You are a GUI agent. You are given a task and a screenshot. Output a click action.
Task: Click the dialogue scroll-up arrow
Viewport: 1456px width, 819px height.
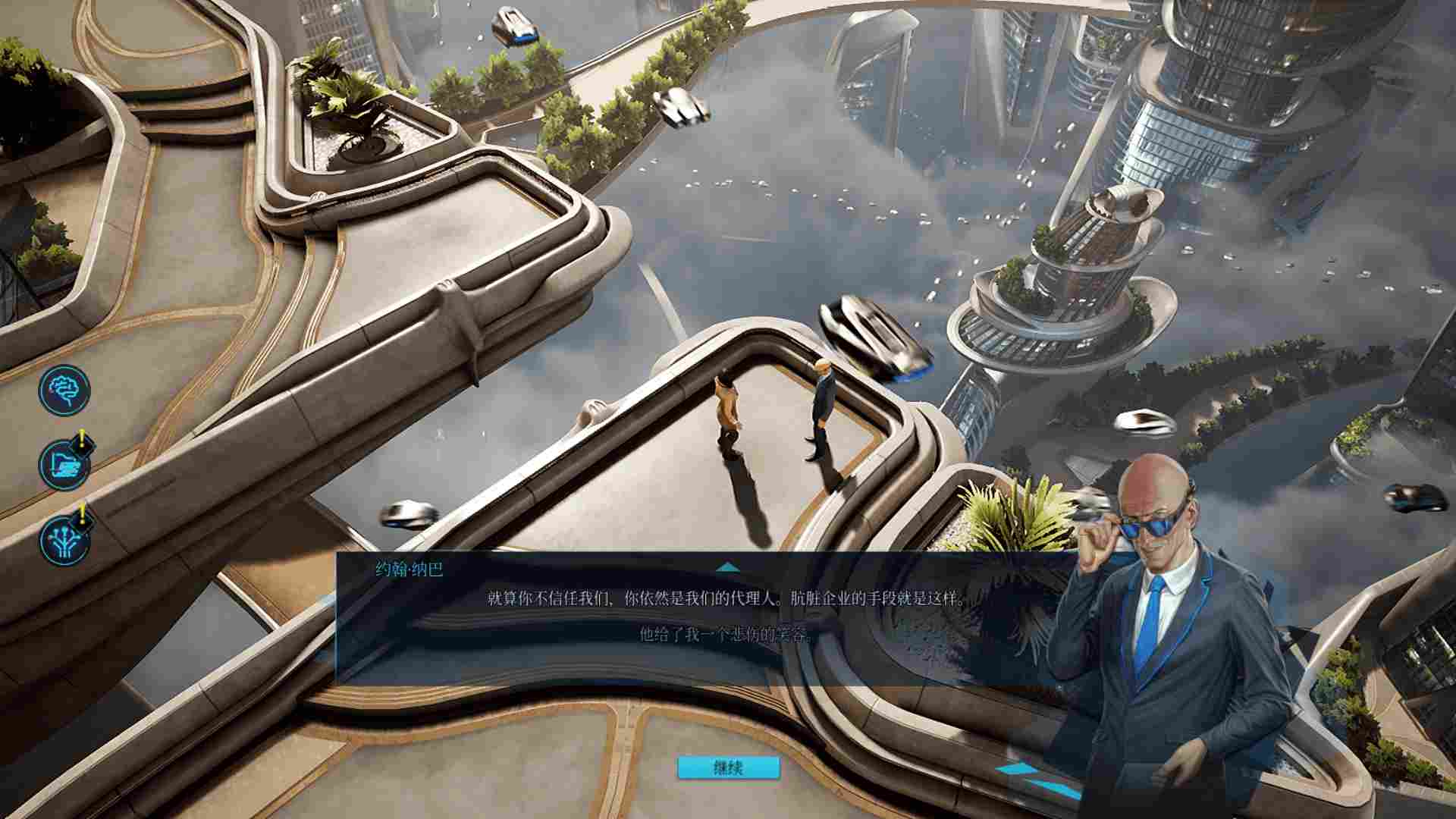click(x=727, y=566)
